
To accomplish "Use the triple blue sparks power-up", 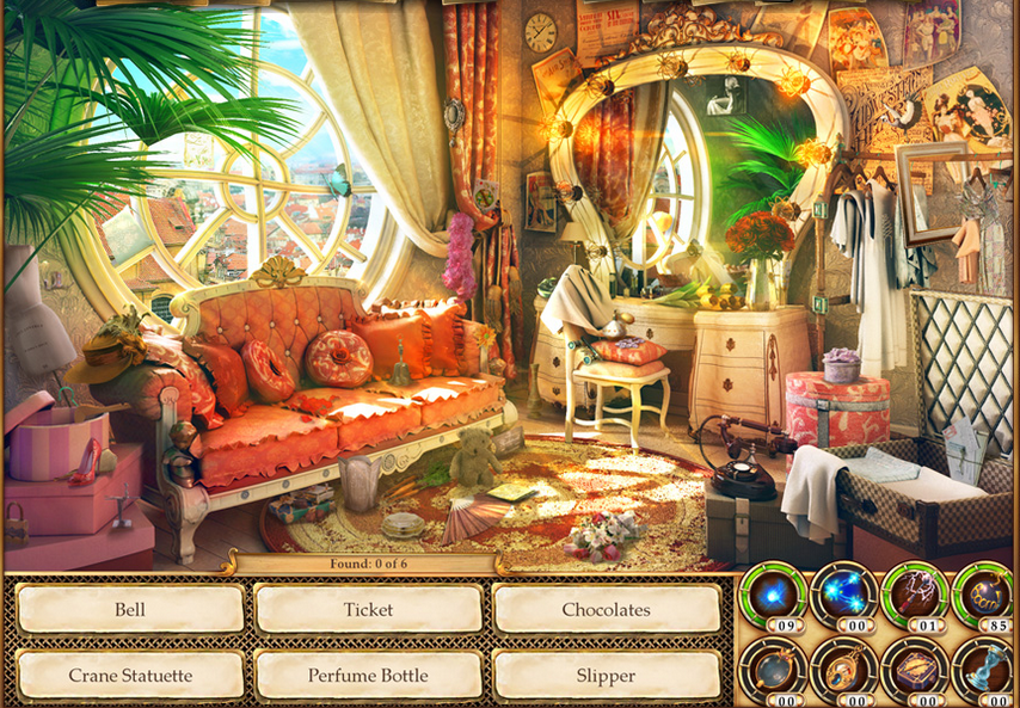I will coord(843,596).
